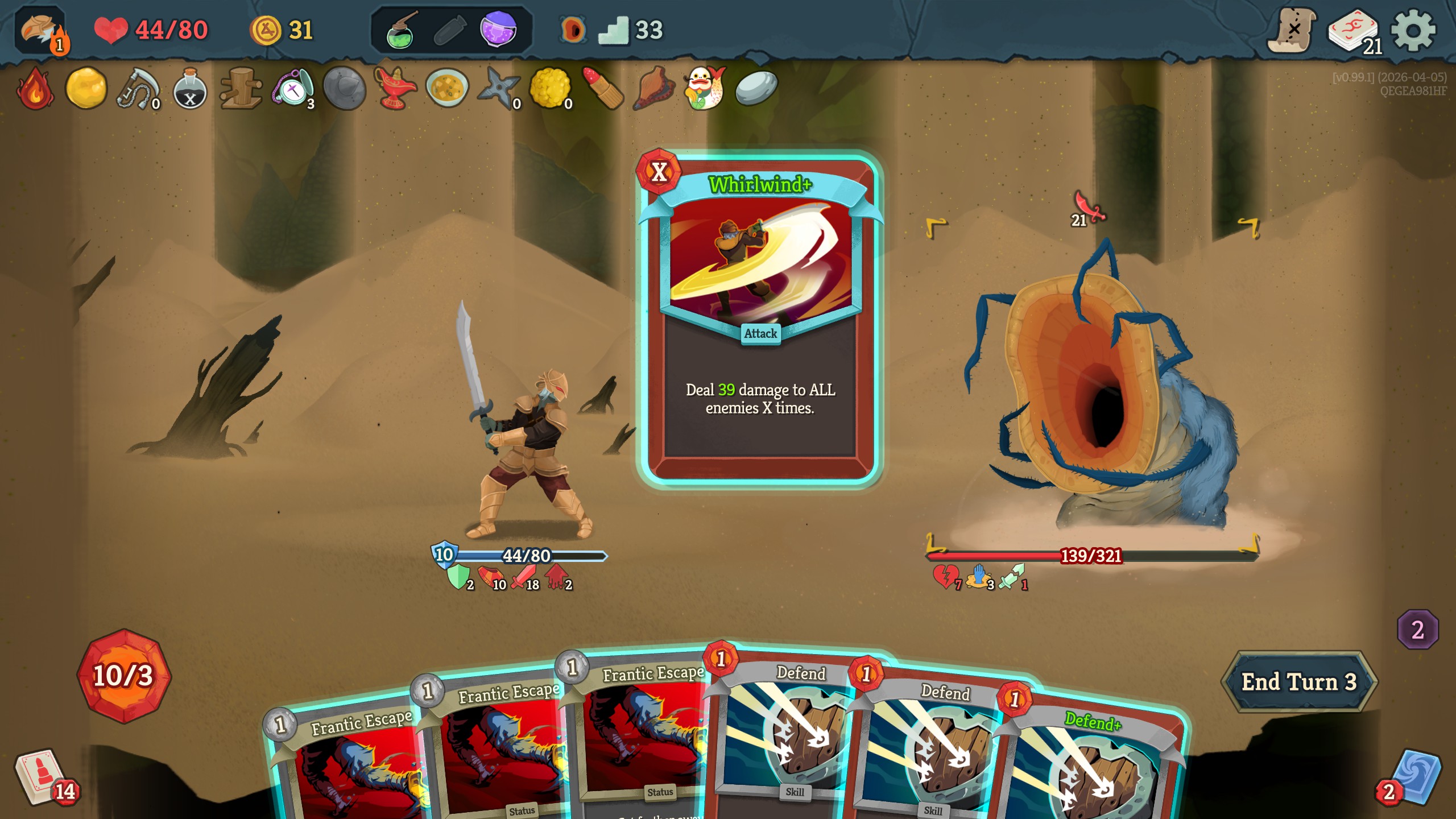Click the Ironclad character portrait icon

[41, 31]
